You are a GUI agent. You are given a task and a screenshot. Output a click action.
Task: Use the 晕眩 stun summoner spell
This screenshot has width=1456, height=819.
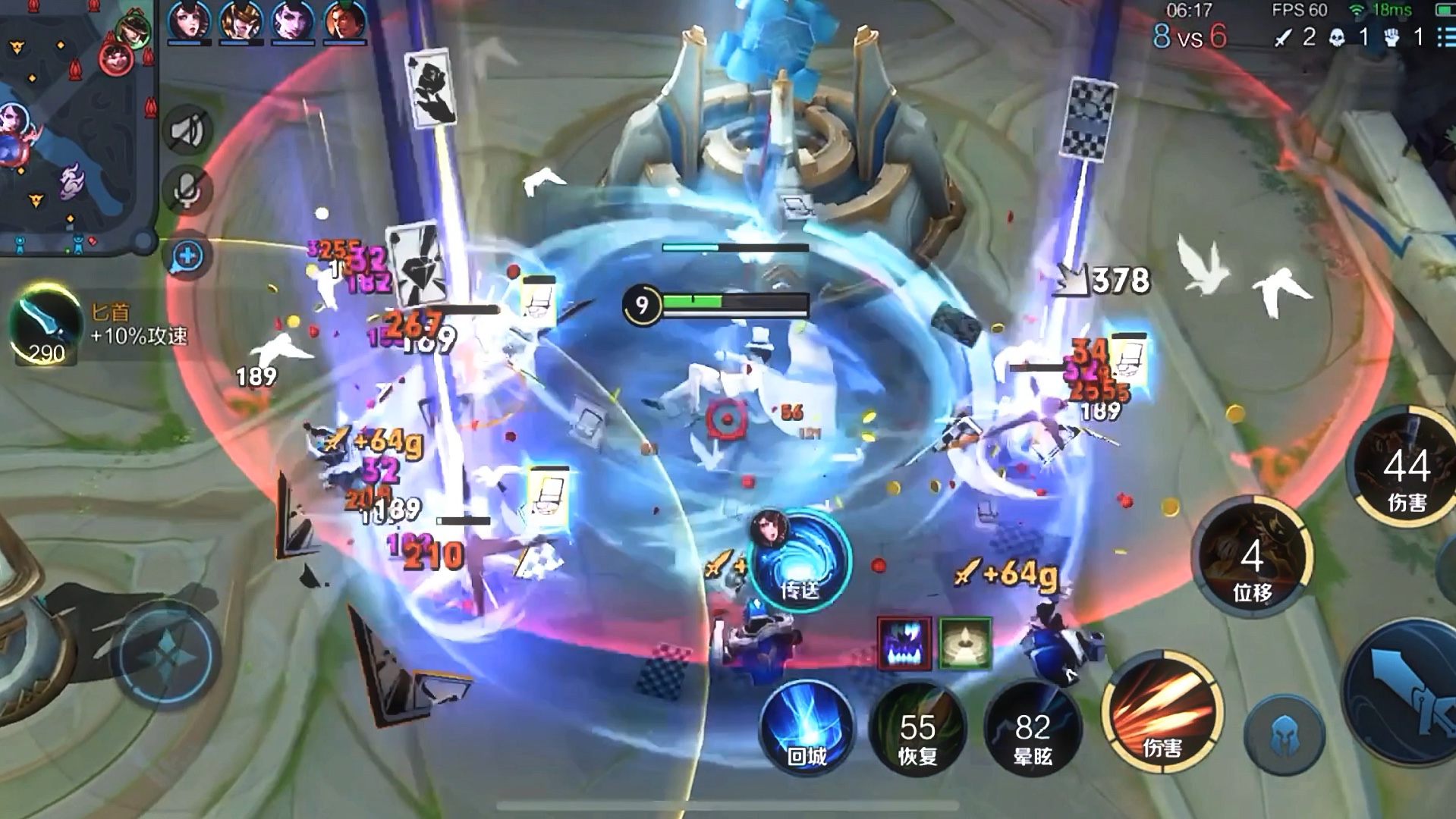coord(1032,730)
